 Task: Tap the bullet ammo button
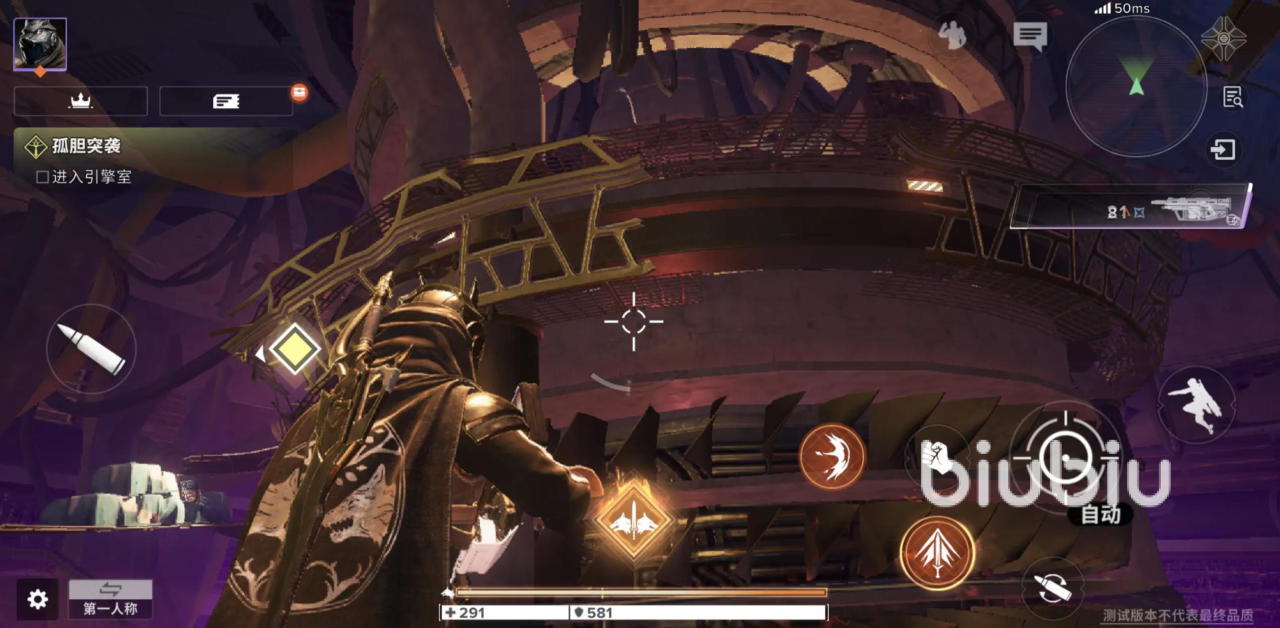pos(91,349)
